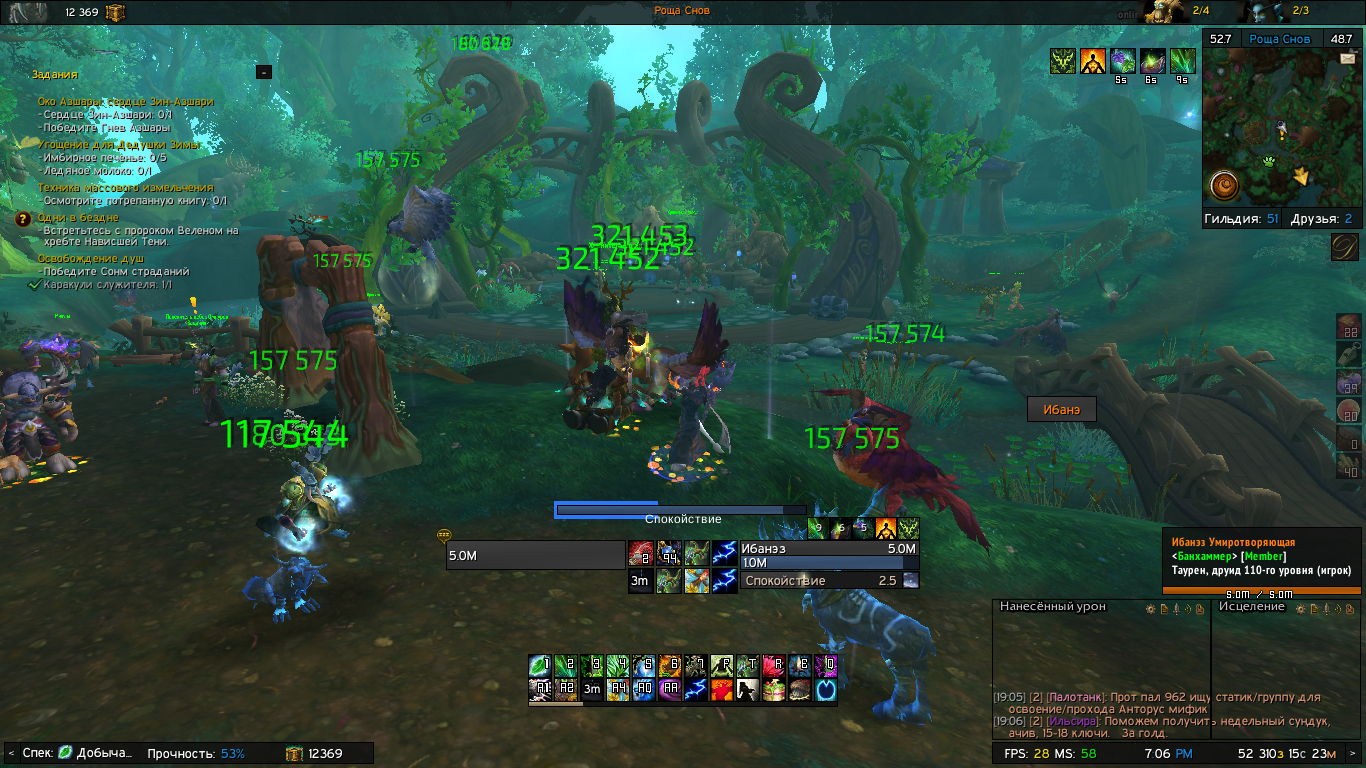
Task: Activate the green leaf ability on key 1
Action: tap(540, 666)
